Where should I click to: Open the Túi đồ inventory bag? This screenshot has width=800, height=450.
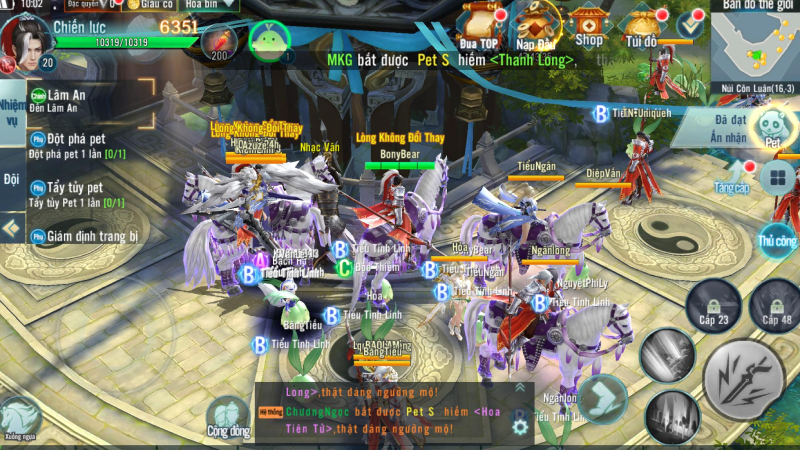(641, 24)
